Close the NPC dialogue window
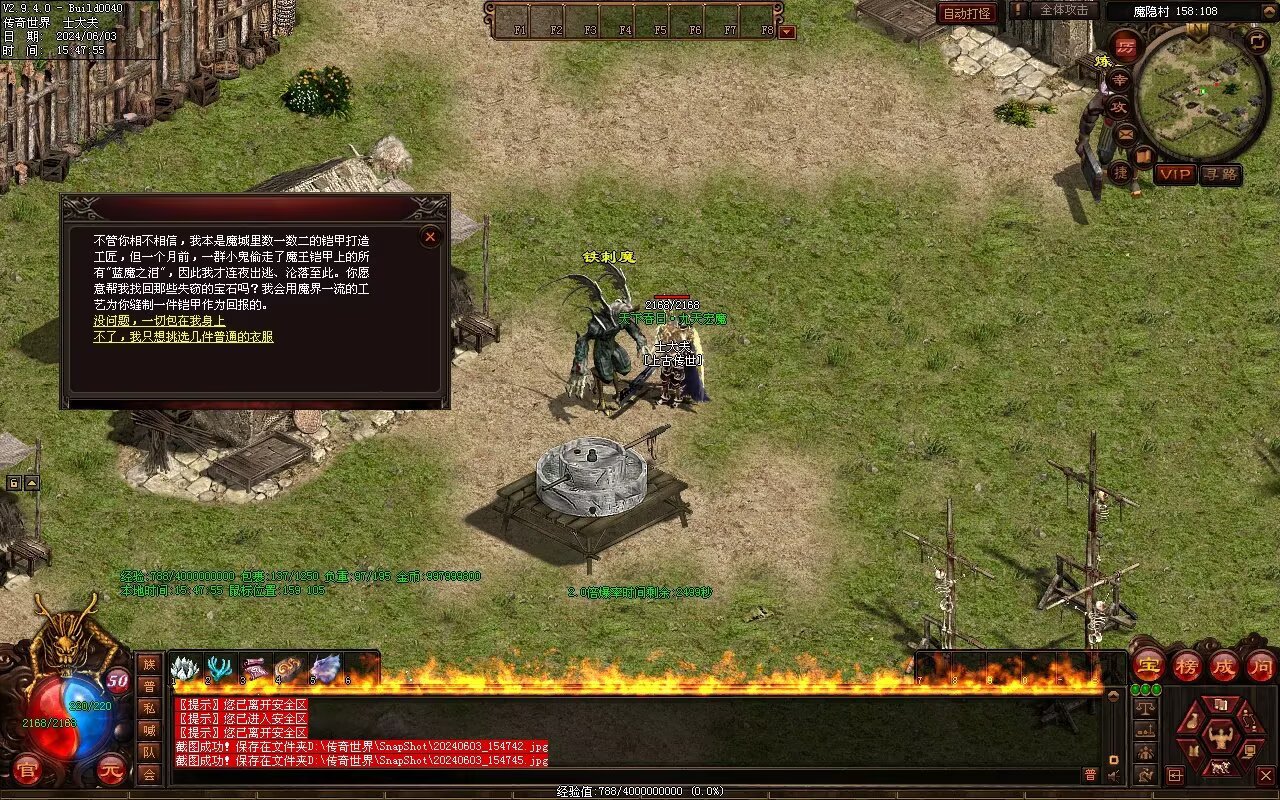Viewport: 1280px width, 800px height. [x=430, y=237]
